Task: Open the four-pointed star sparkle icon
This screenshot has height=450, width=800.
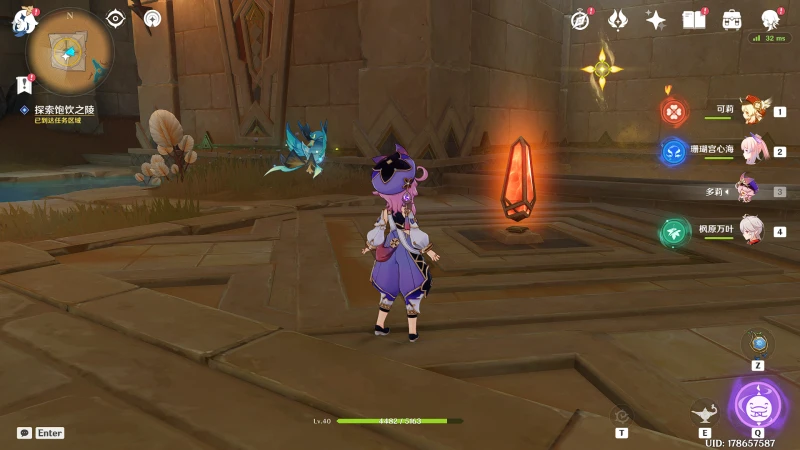Action: tap(656, 20)
